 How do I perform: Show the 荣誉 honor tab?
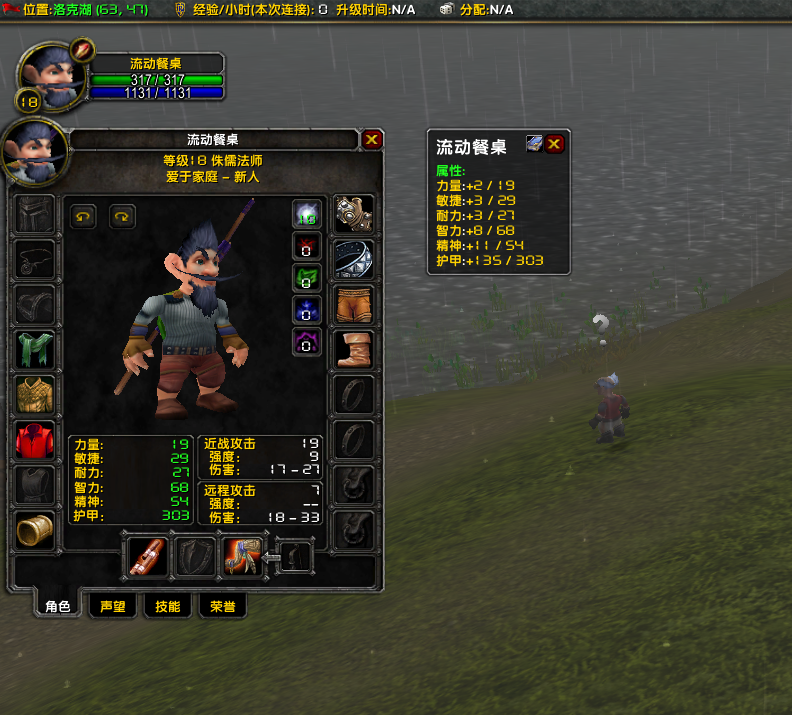click(x=222, y=606)
